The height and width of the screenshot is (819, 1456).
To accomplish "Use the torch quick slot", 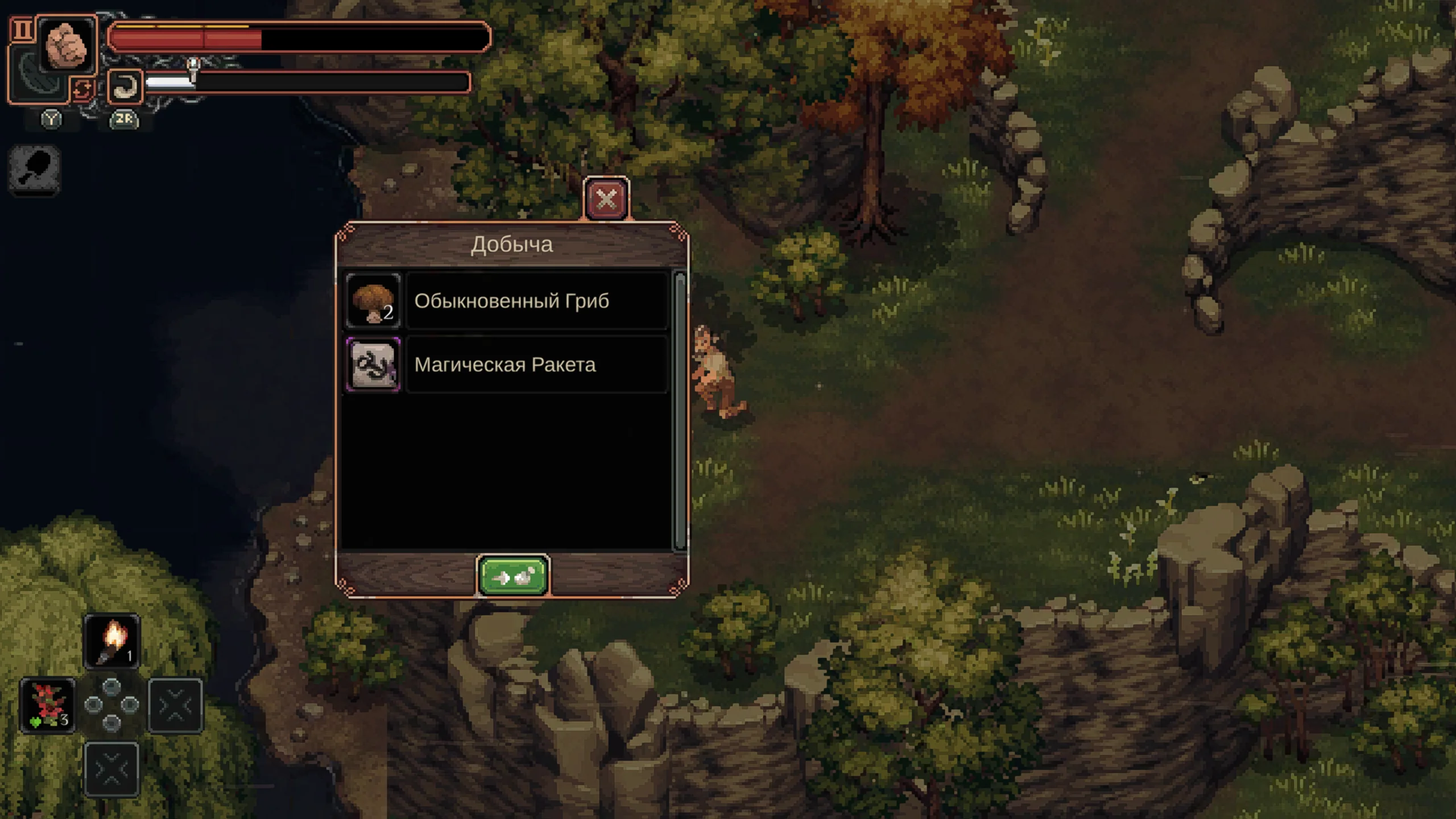I will [112, 640].
